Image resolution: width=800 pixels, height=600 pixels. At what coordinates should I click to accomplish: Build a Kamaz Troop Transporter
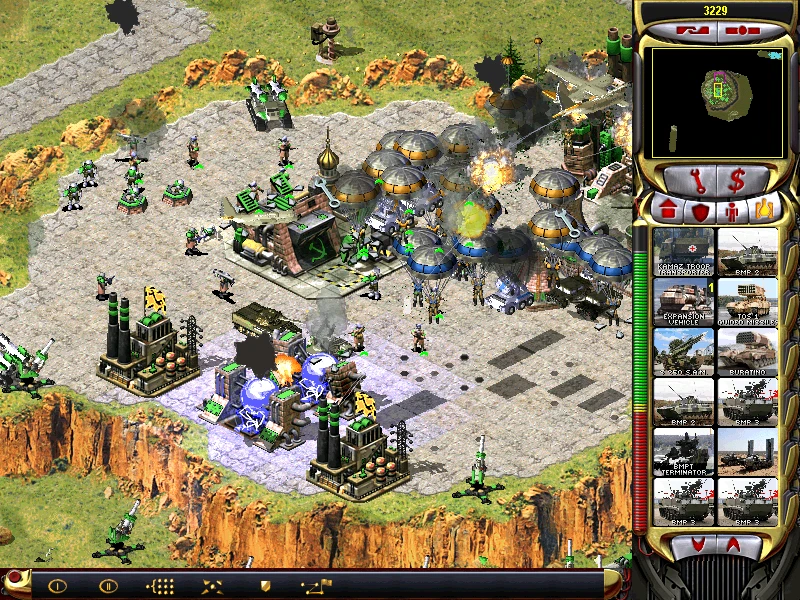point(684,252)
